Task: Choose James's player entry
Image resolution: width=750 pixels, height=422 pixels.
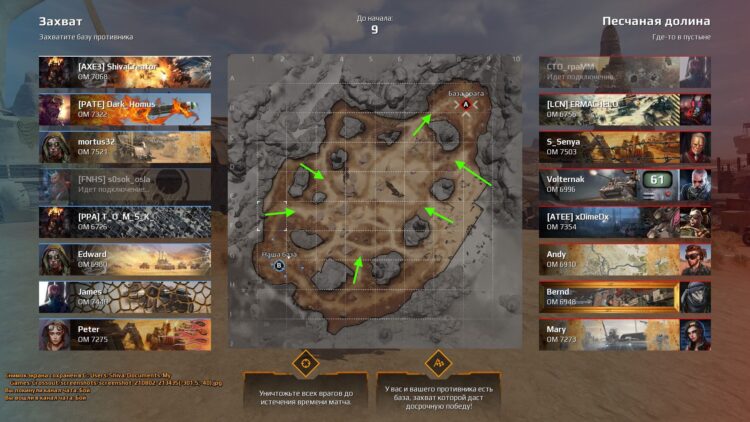Action: (125, 296)
